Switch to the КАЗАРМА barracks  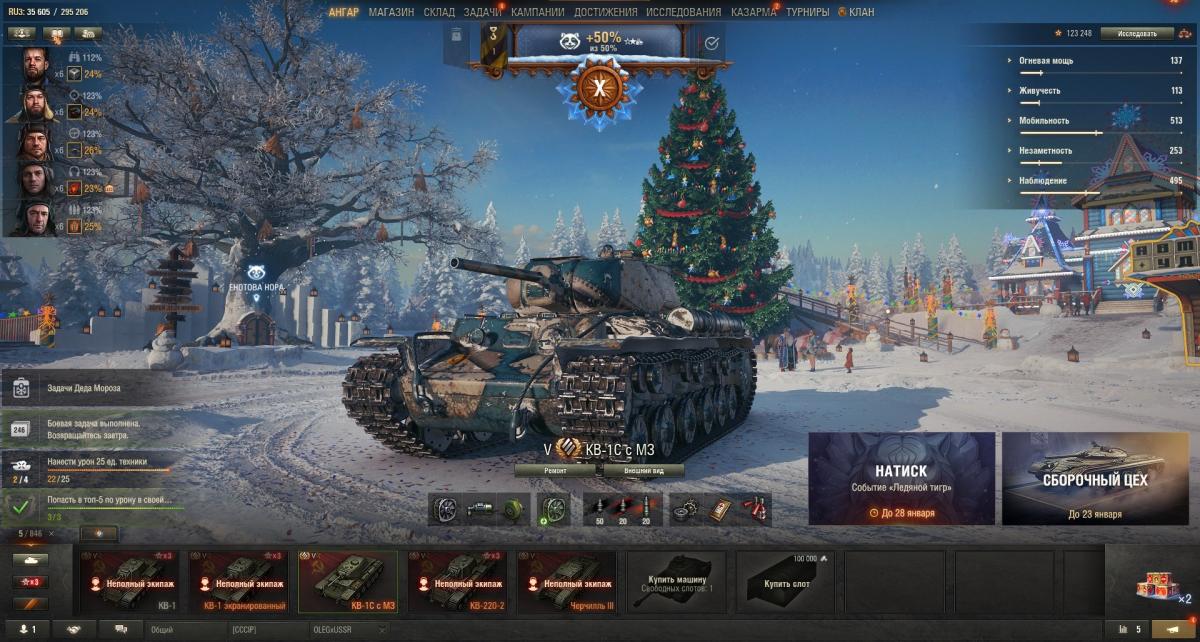753,12
